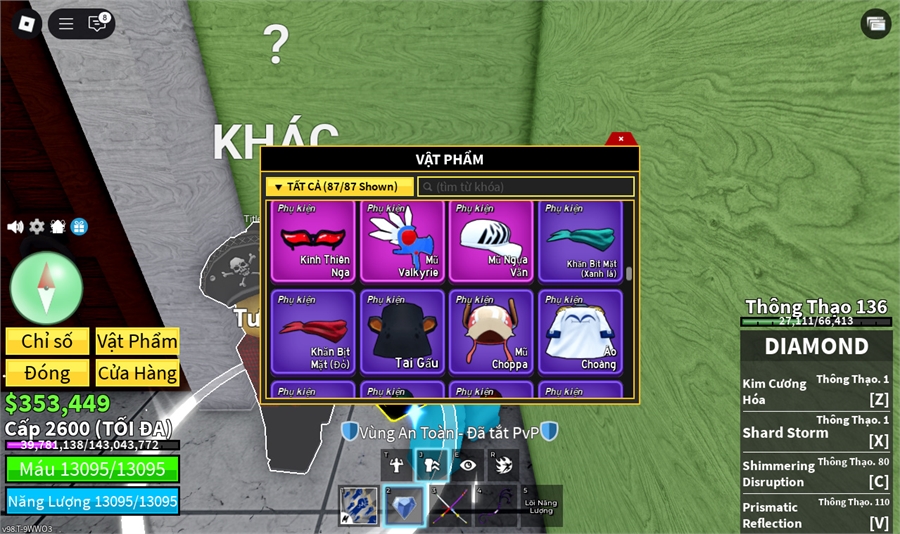Select the Mũ Choppa hat
The height and width of the screenshot is (534, 900).
click(490, 331)
